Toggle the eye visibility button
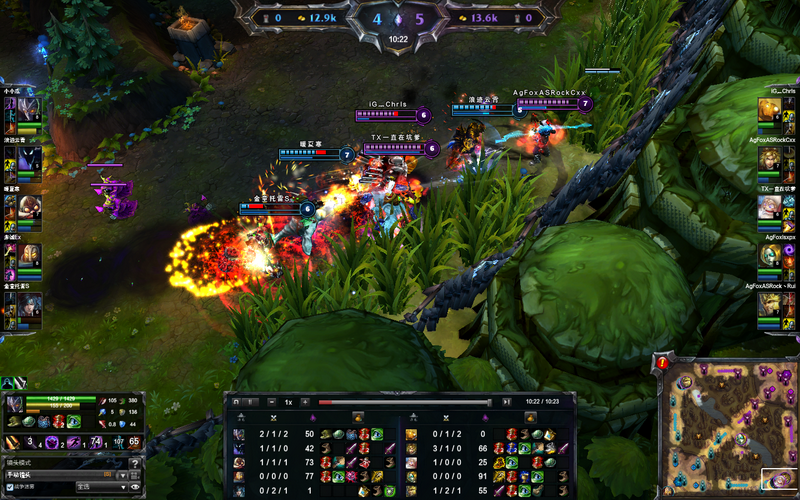The image size is (800, 500). tap(135, 487)
